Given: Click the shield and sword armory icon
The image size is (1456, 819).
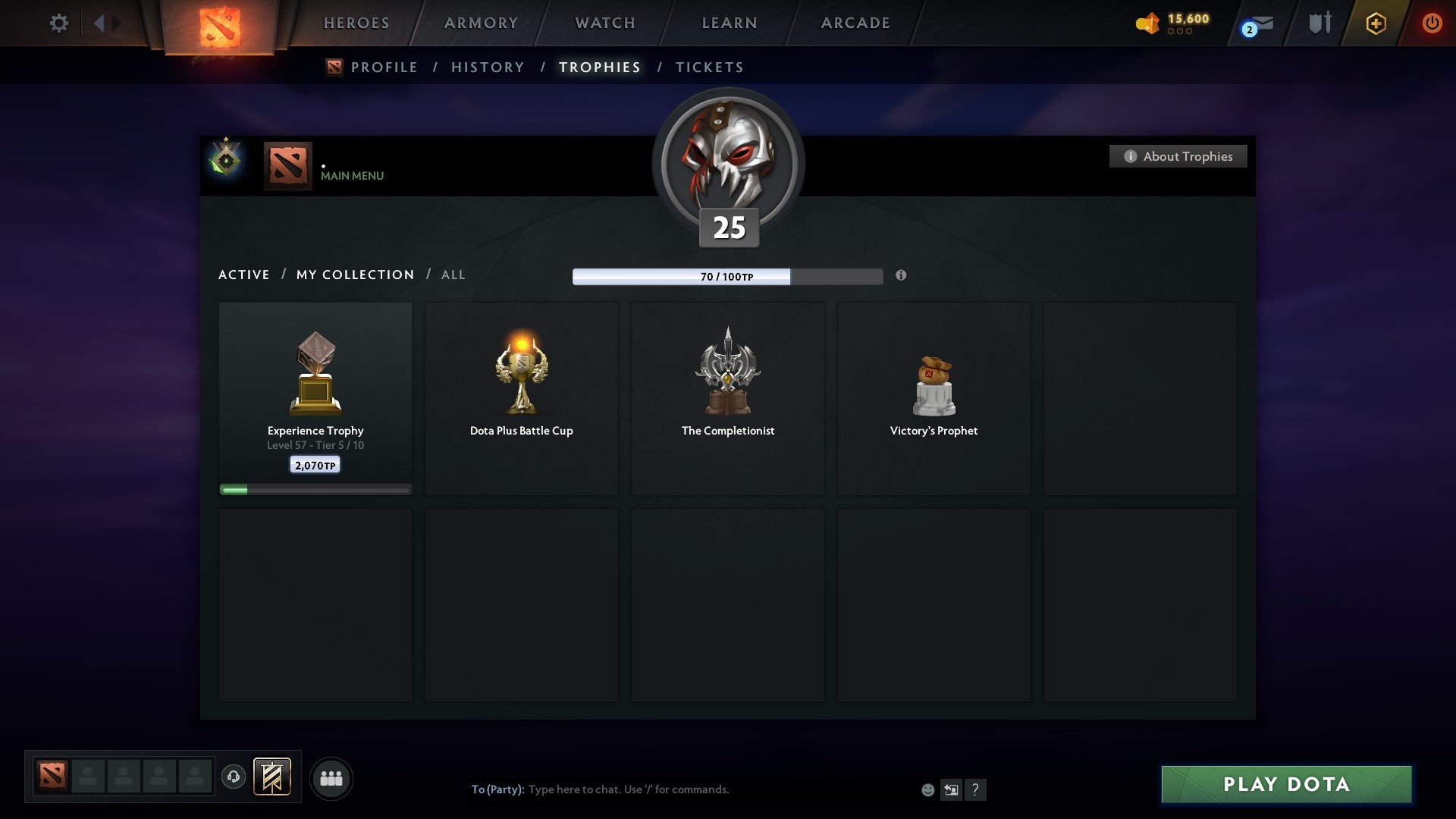Looking at the screenshot, I should pyautogui.click(x=1319, y=23).
